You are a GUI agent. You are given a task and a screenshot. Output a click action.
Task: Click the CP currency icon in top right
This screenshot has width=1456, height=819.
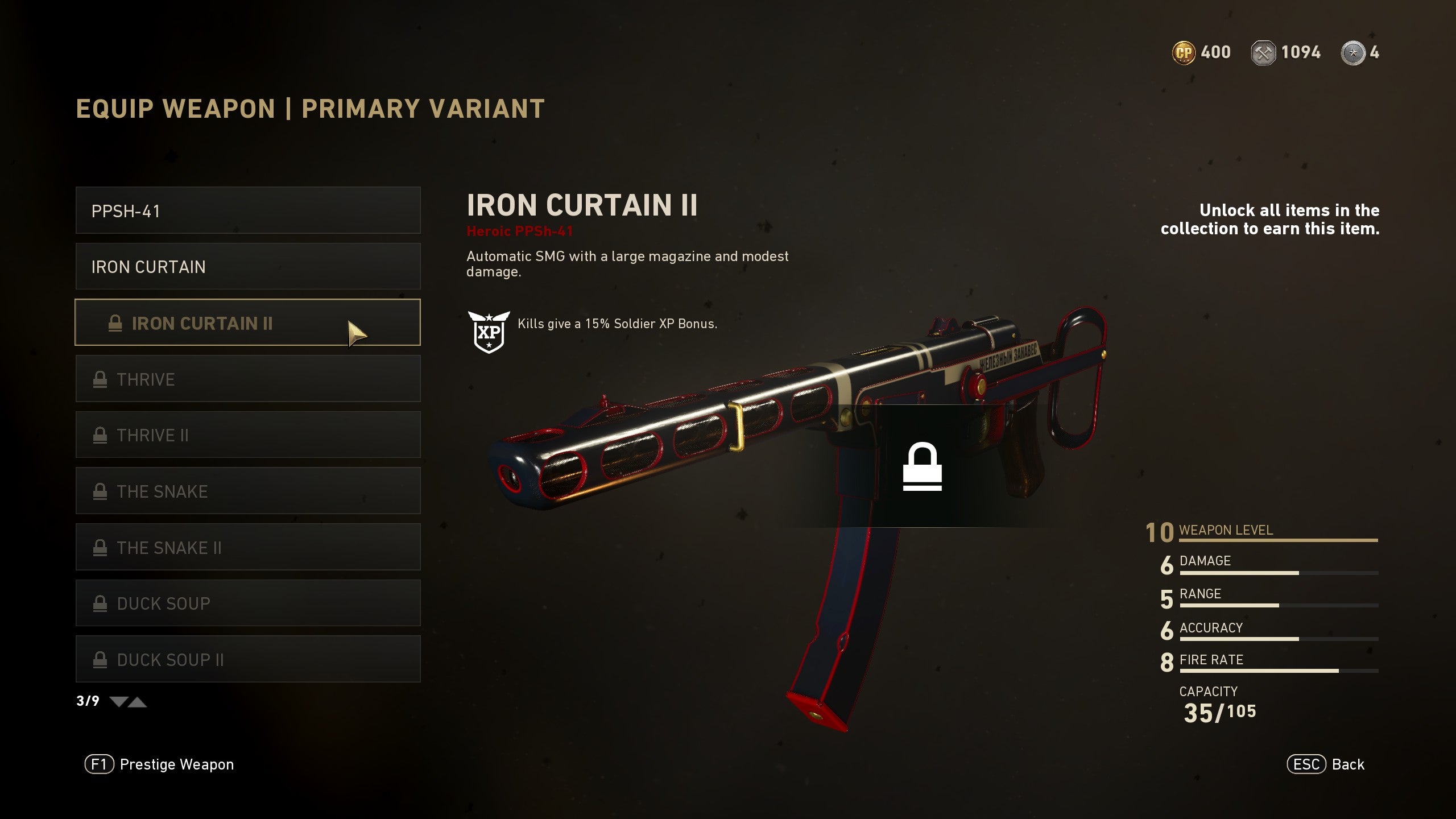pyautogui.click(x=1186, y=52)
